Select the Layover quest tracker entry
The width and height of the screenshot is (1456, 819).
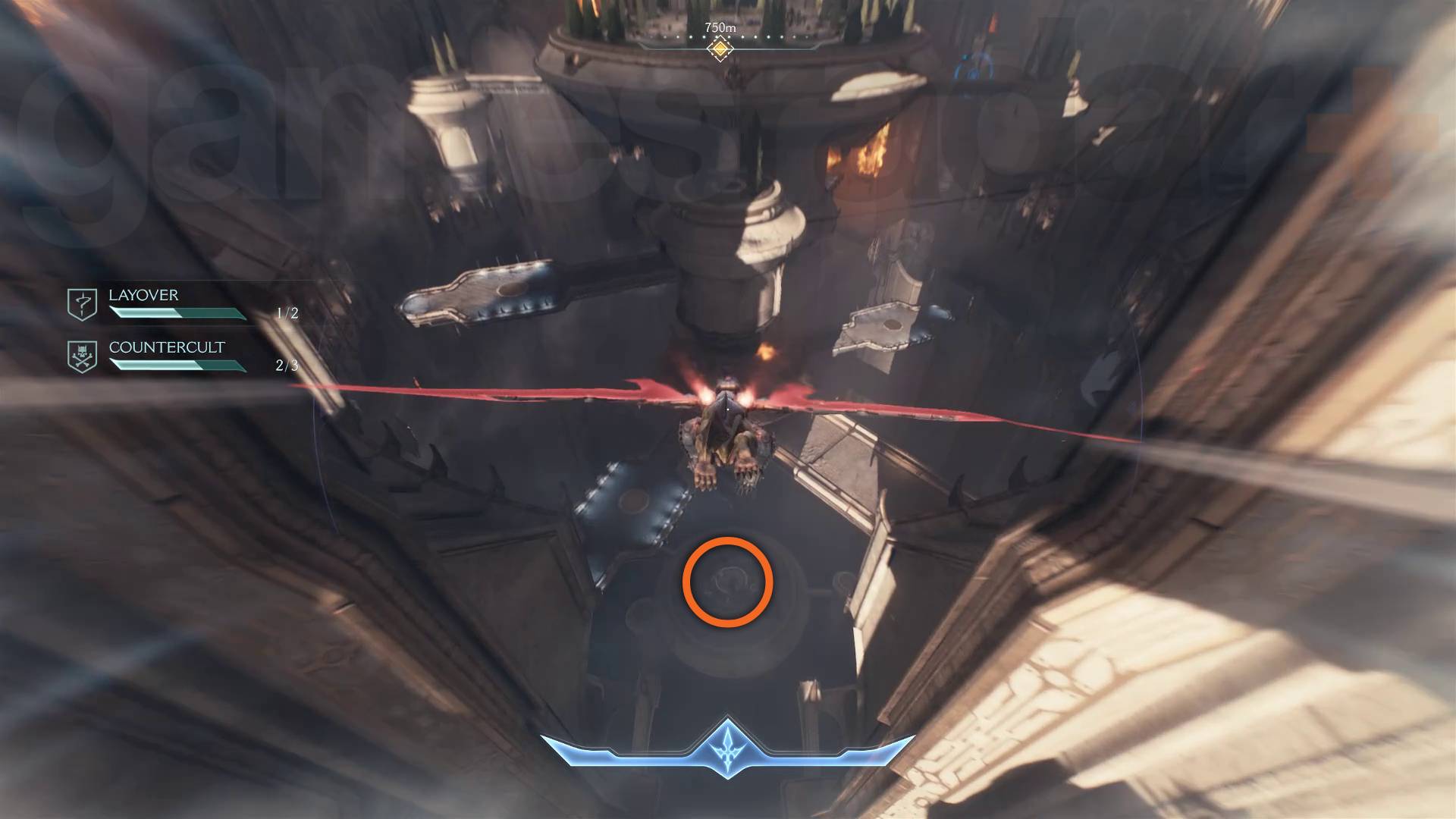(144, 296)
